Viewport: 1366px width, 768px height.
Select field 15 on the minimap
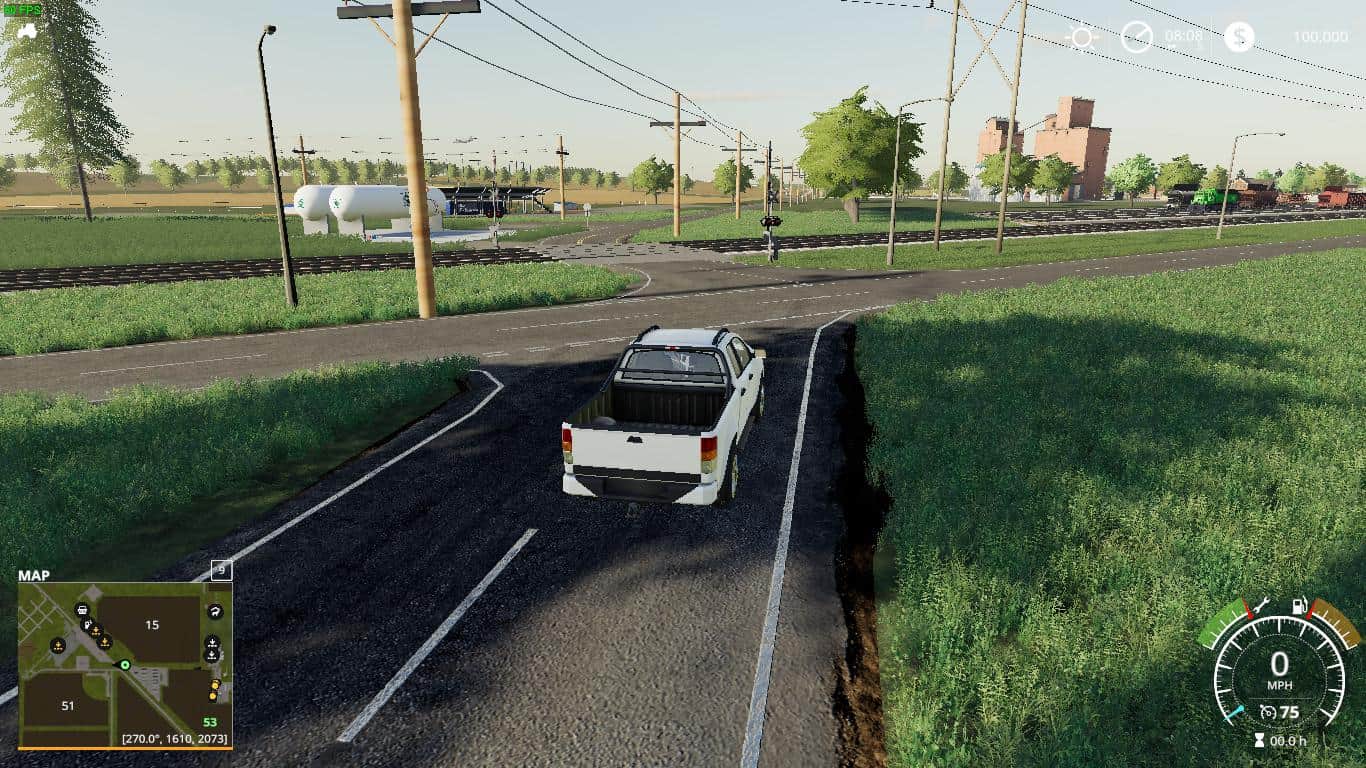pos(152,625)
